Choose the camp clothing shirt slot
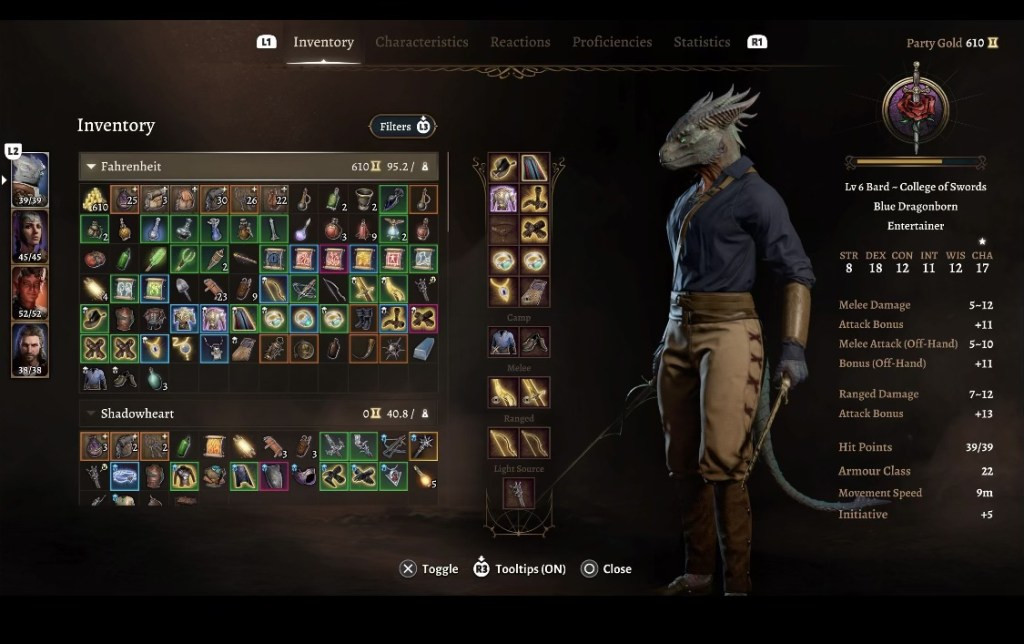 [503, 342]
